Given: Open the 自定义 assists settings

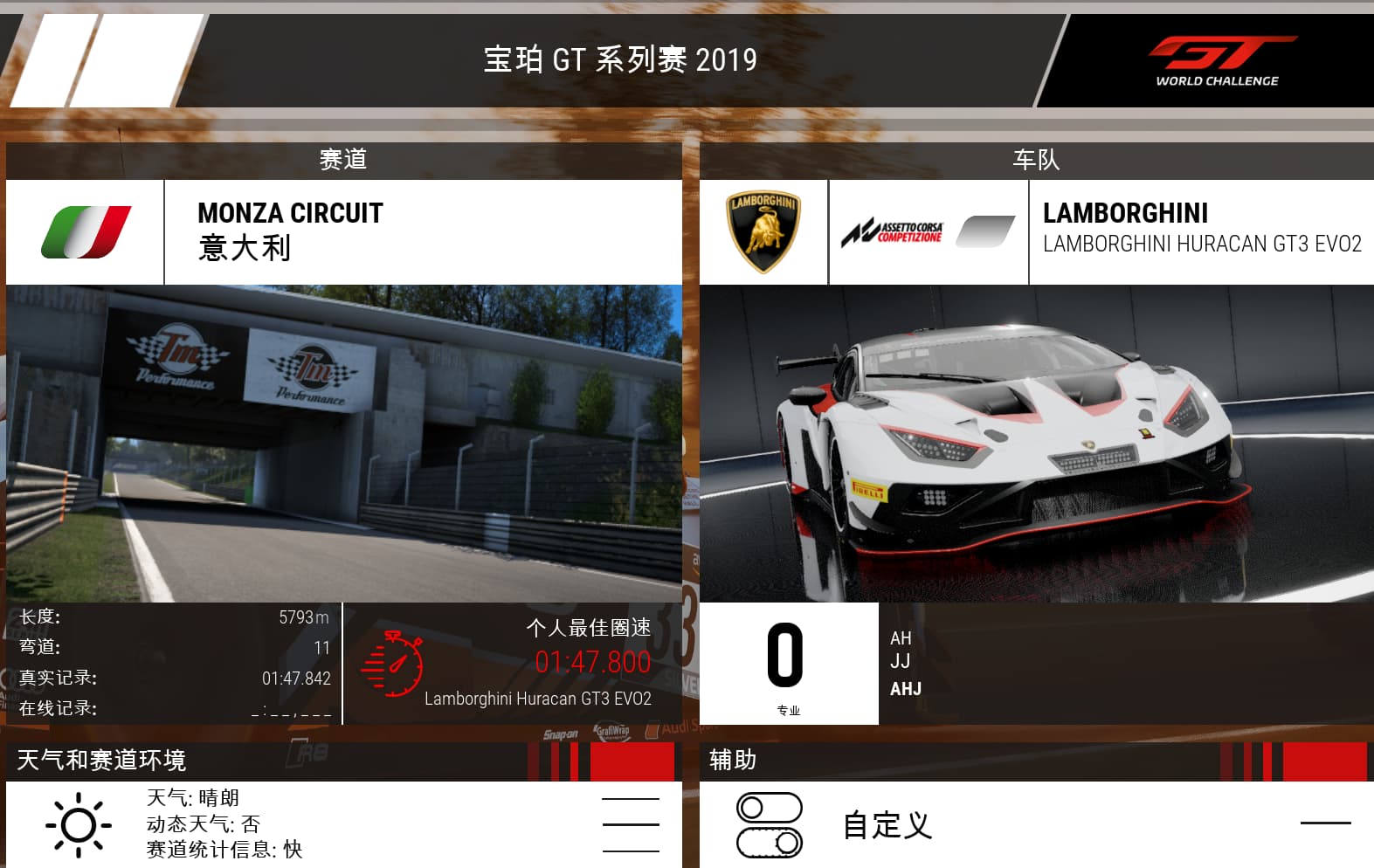Looking at the screenshot, I should [x=887, y=824].
